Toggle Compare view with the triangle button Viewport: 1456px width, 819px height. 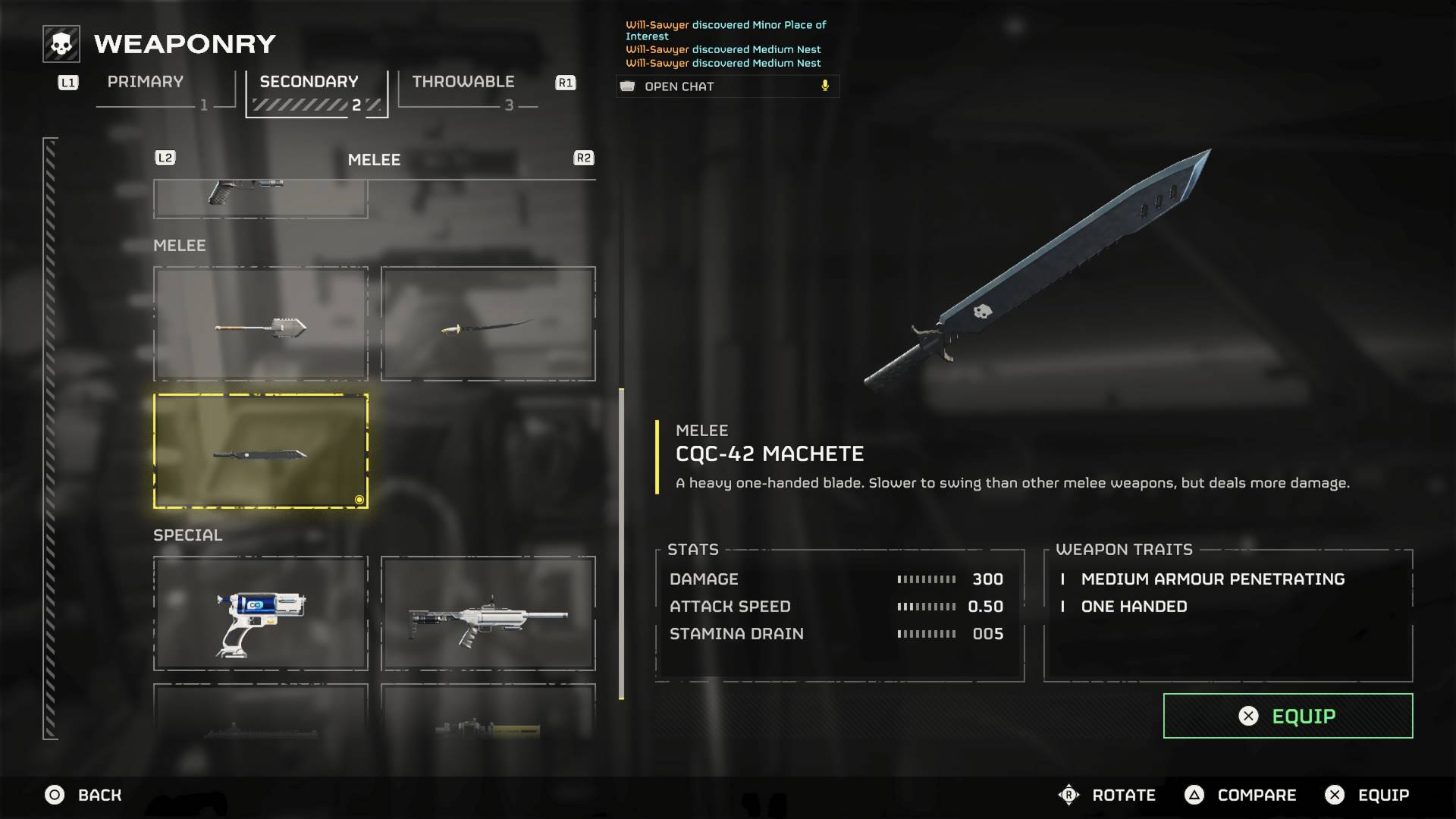1197,795
